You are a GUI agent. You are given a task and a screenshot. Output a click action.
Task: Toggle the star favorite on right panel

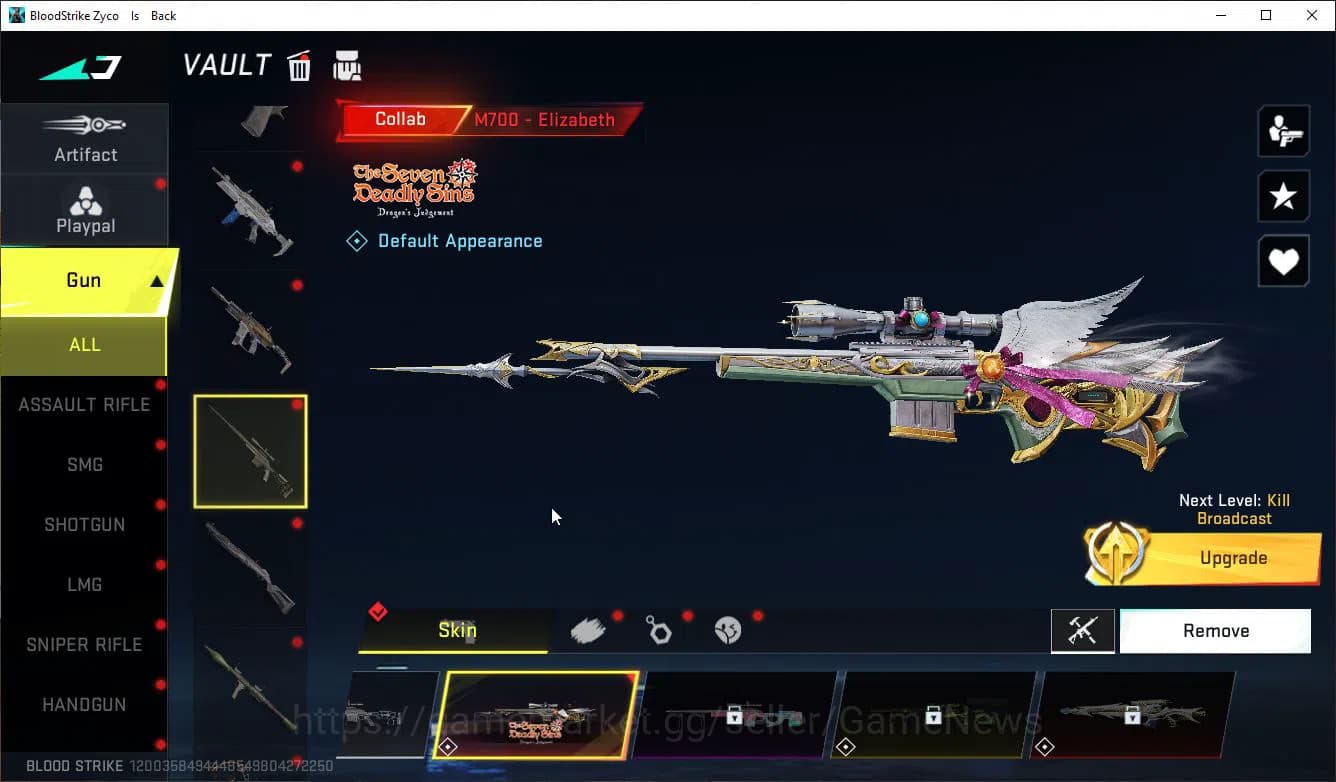1283,196
